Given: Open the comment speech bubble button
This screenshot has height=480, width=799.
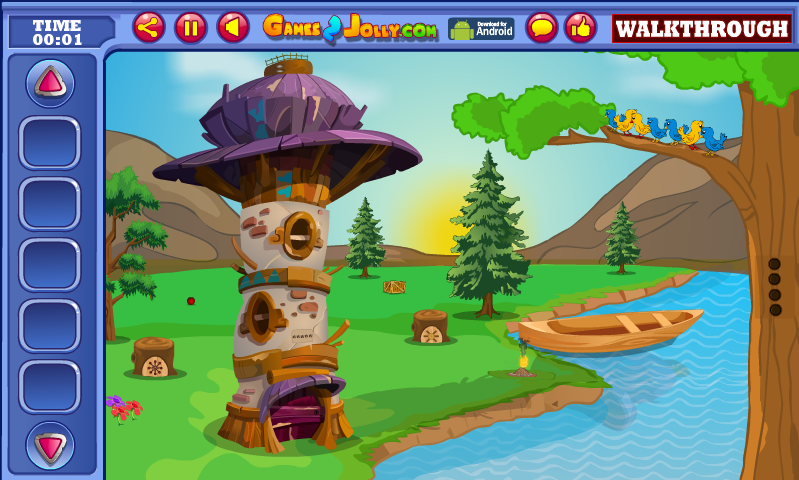Looking at the screenshot, I should 542,27.
